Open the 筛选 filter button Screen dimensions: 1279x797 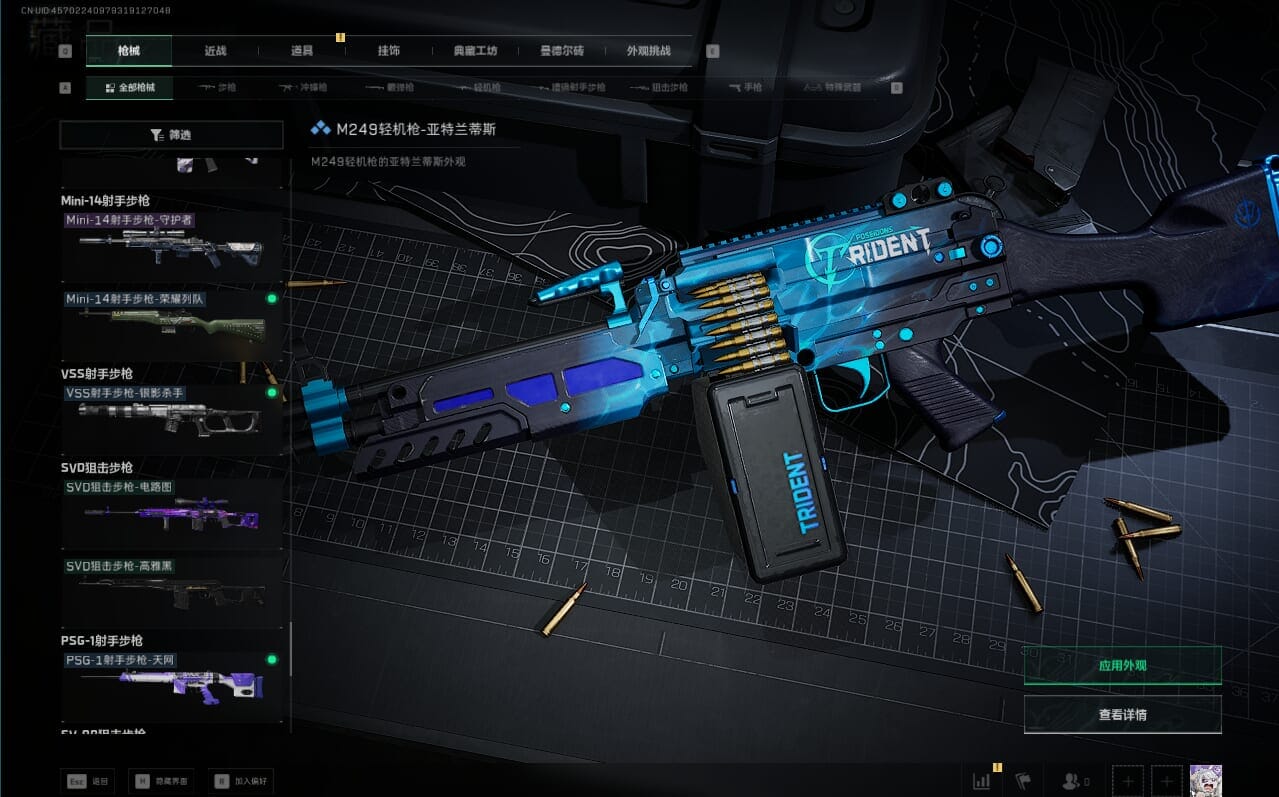[x=170, y=135]
